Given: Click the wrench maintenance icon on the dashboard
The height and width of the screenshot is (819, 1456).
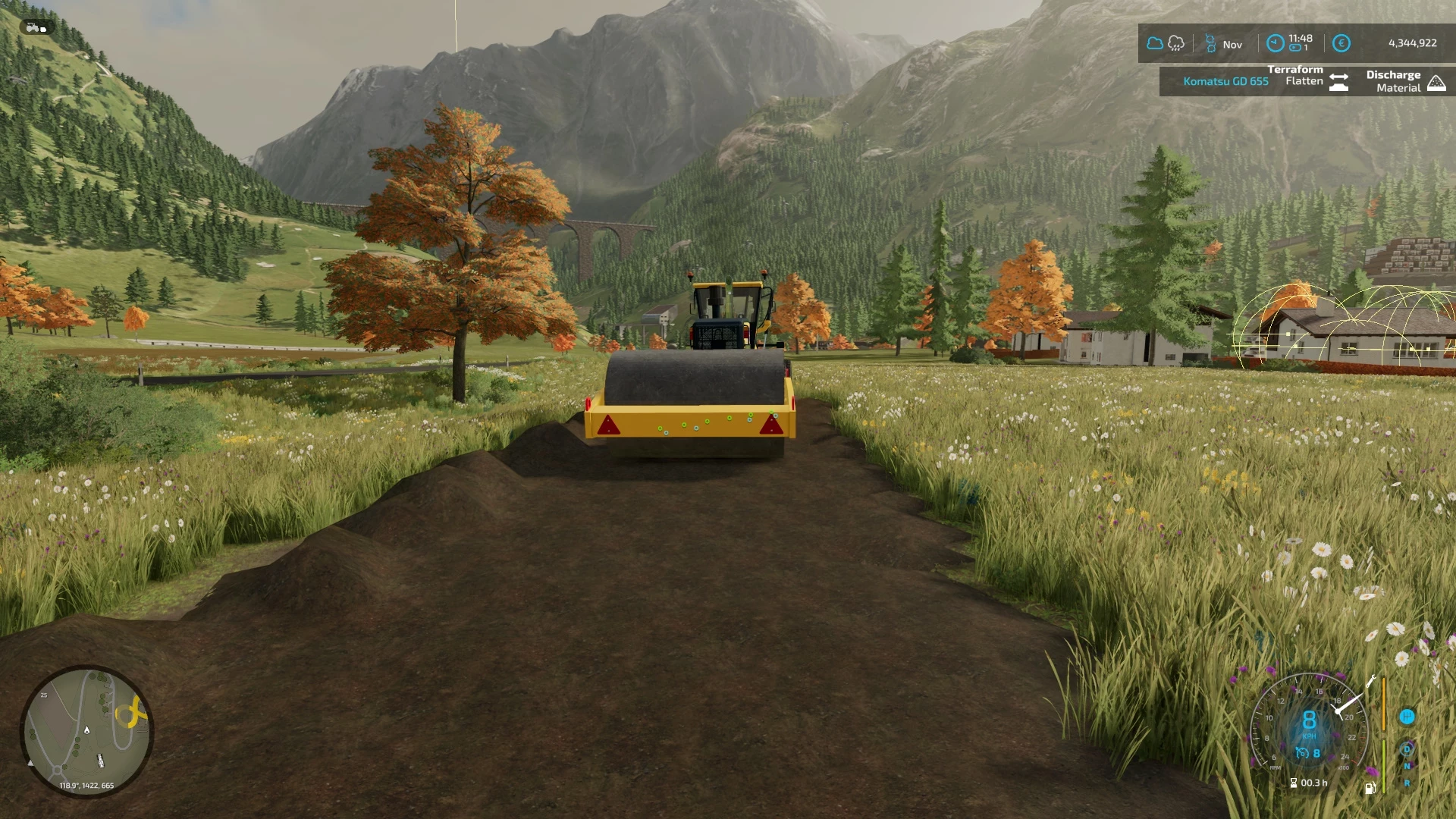Looking at the screenshot, I should click(x=1371, y=681).
